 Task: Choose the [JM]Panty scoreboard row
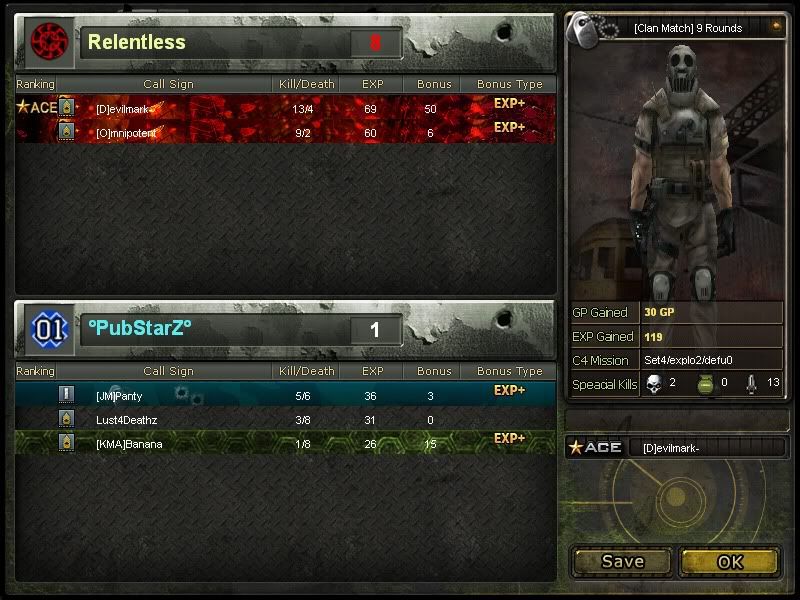285,396
